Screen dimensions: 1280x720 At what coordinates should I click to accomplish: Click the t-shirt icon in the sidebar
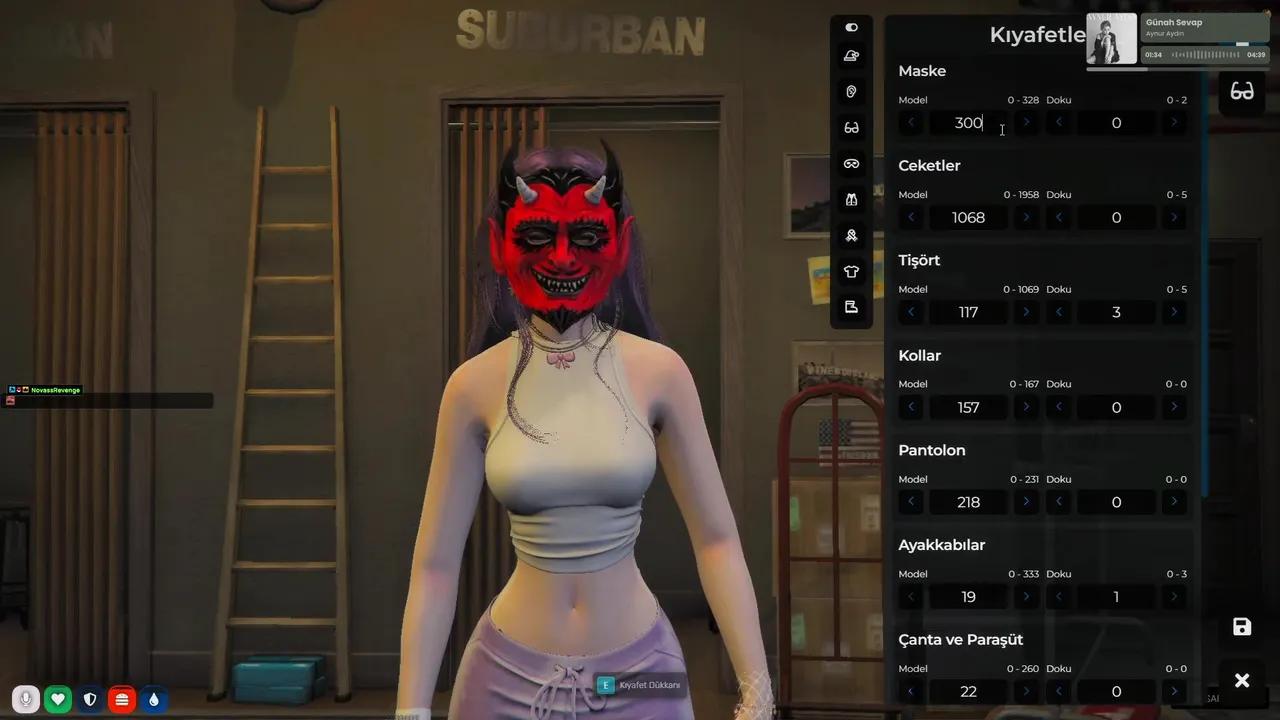click(x=851, y=271)
